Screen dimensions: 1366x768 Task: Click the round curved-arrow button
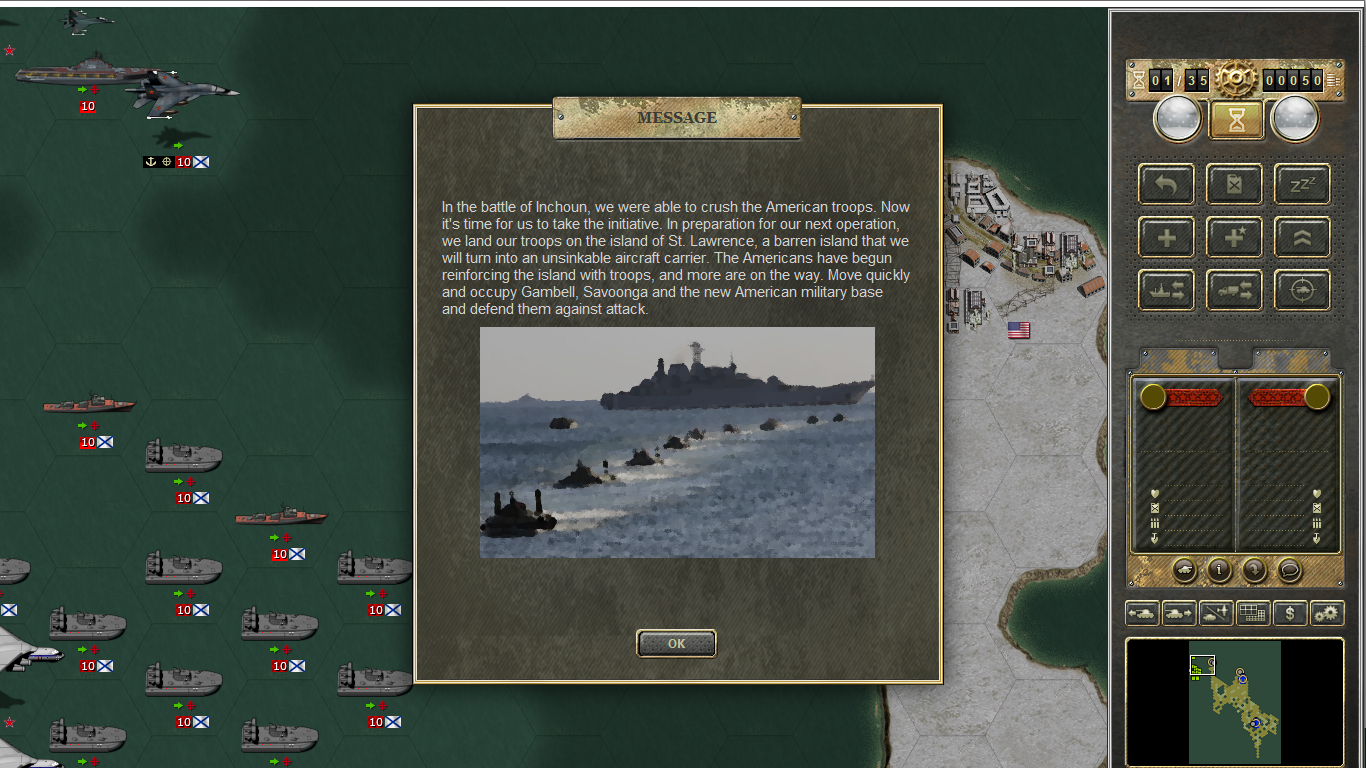point(1254,570)
